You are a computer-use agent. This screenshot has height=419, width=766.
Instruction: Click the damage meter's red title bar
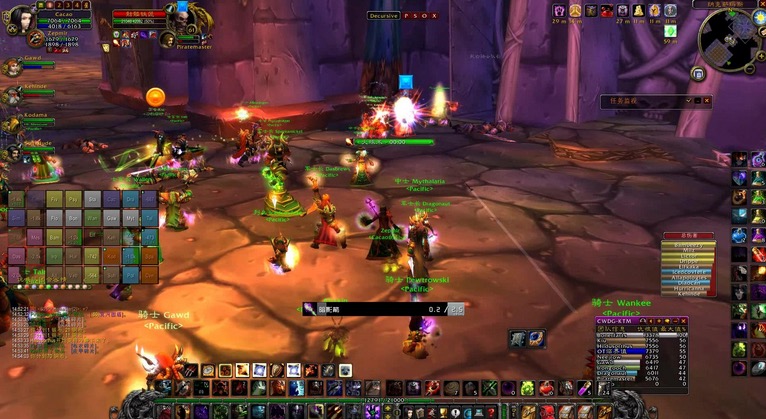[x=687, y=236]
